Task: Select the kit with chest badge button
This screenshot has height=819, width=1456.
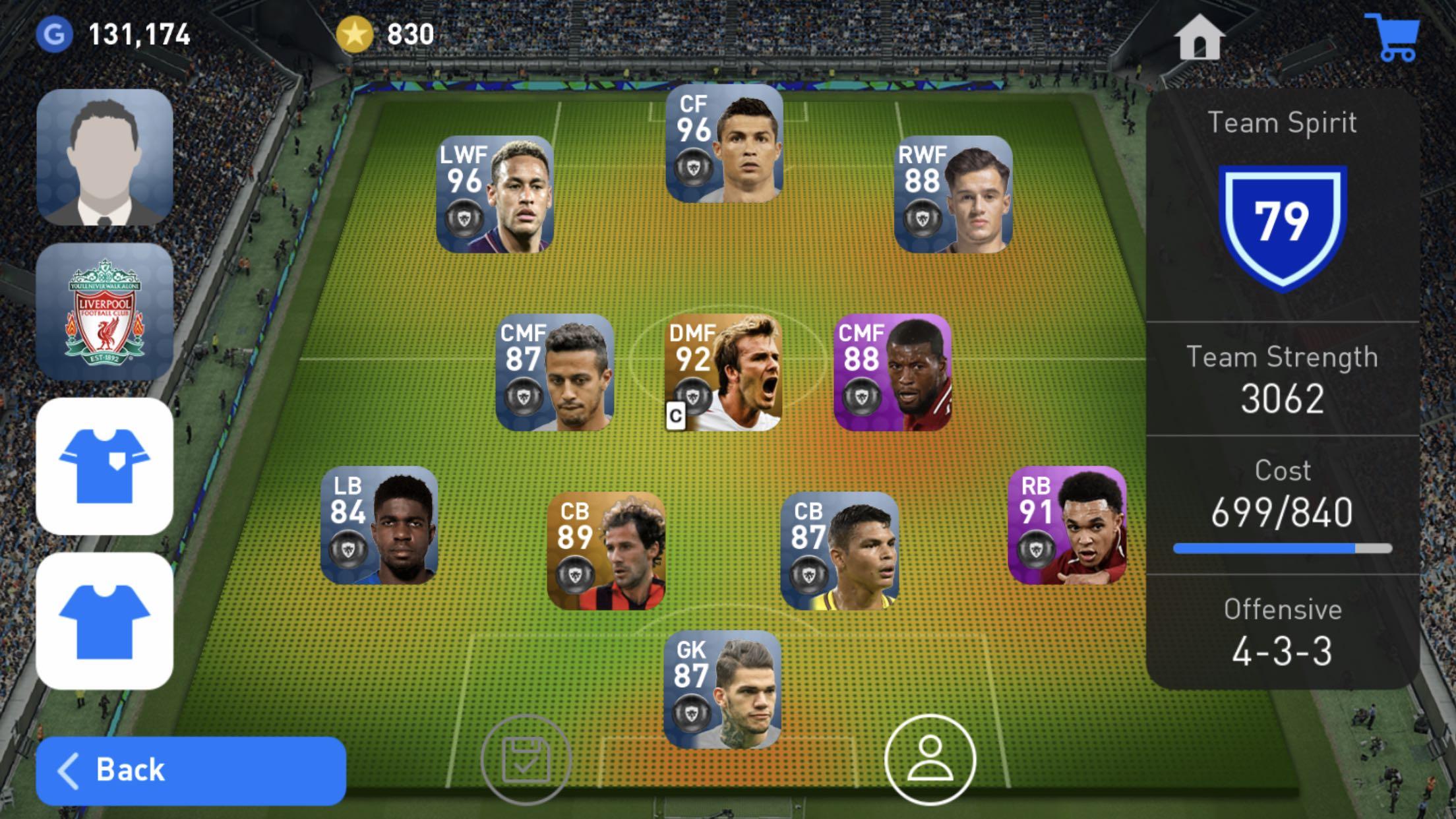Action: (105, 466)
